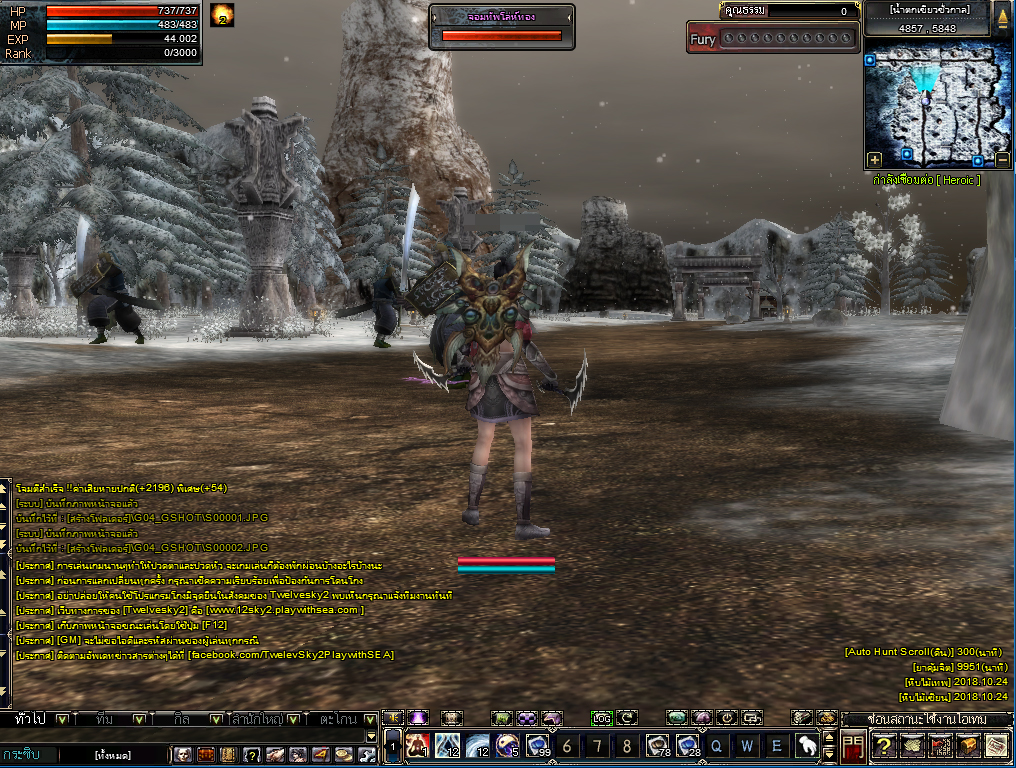The image size is (1016, 768).
Task: Open the treasure chest menu icon
Action: click(x=968, y=745)
